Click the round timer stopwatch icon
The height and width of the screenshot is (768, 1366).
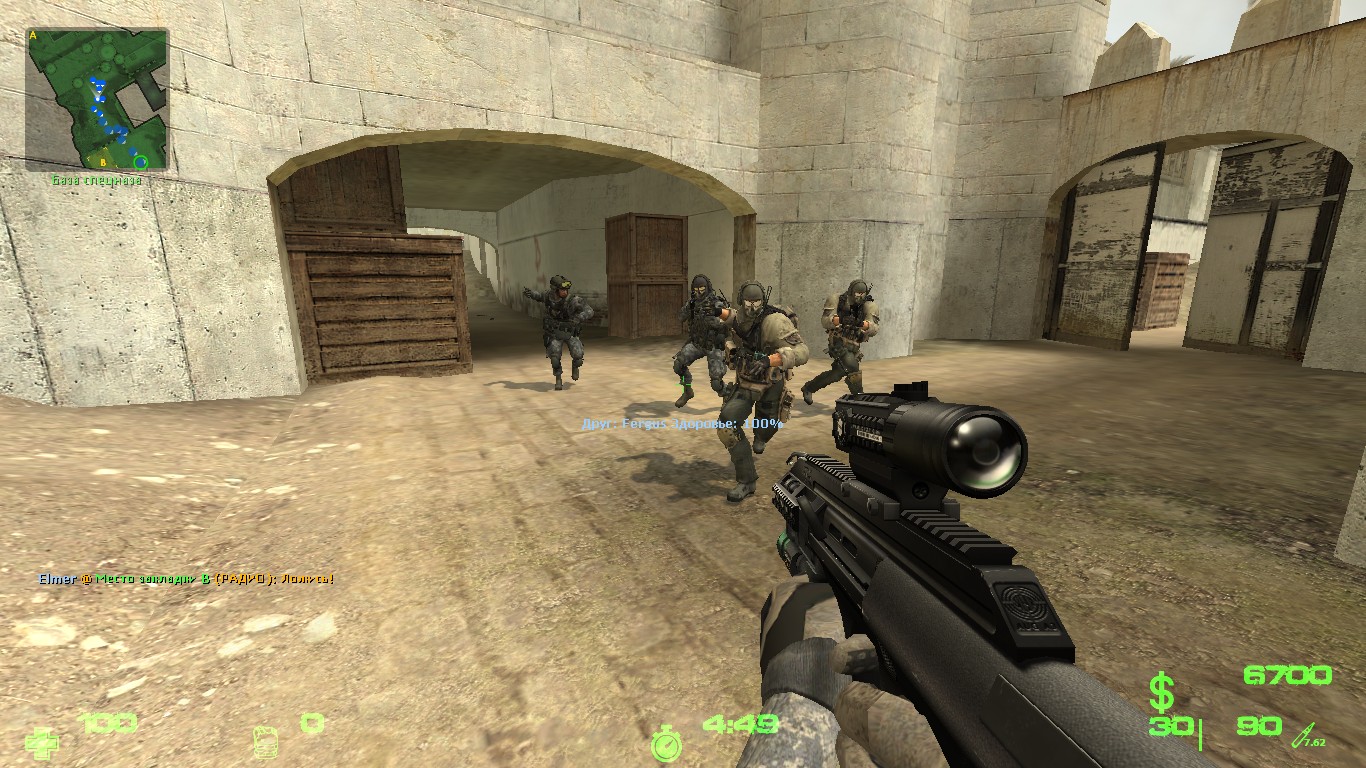pyautogui.click(x=666, y=742)
